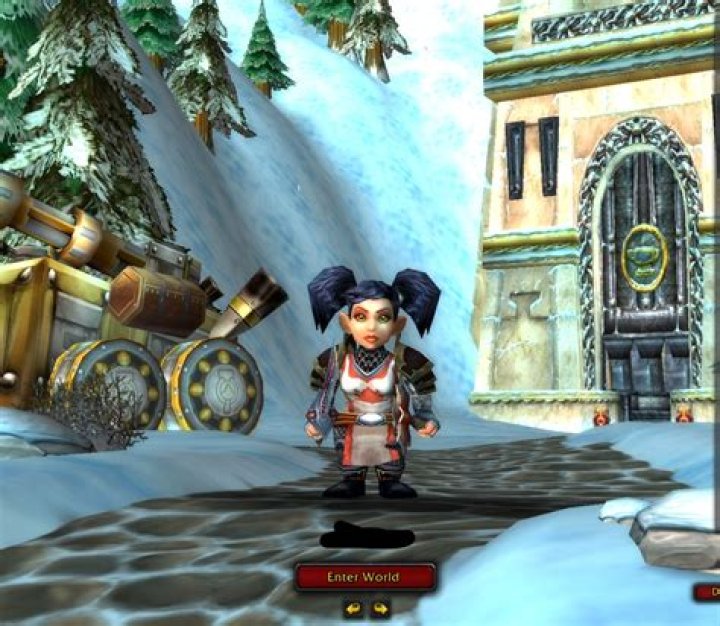Rotate the character with the left arrow
Image resolution: width=720 pixels, height=626 pixels.
353,607
